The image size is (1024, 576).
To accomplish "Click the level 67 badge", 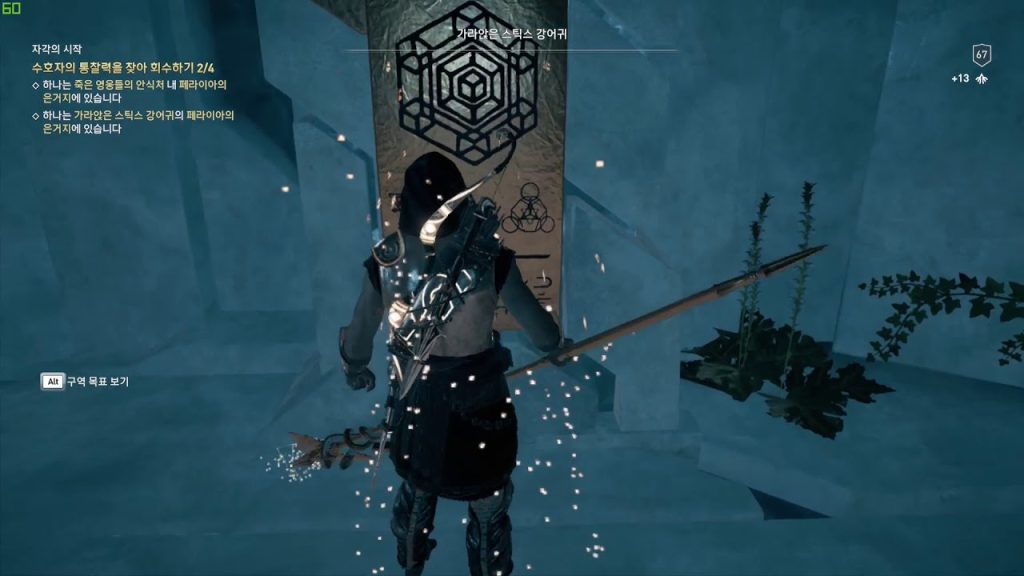I will click(x=981, y=55).
